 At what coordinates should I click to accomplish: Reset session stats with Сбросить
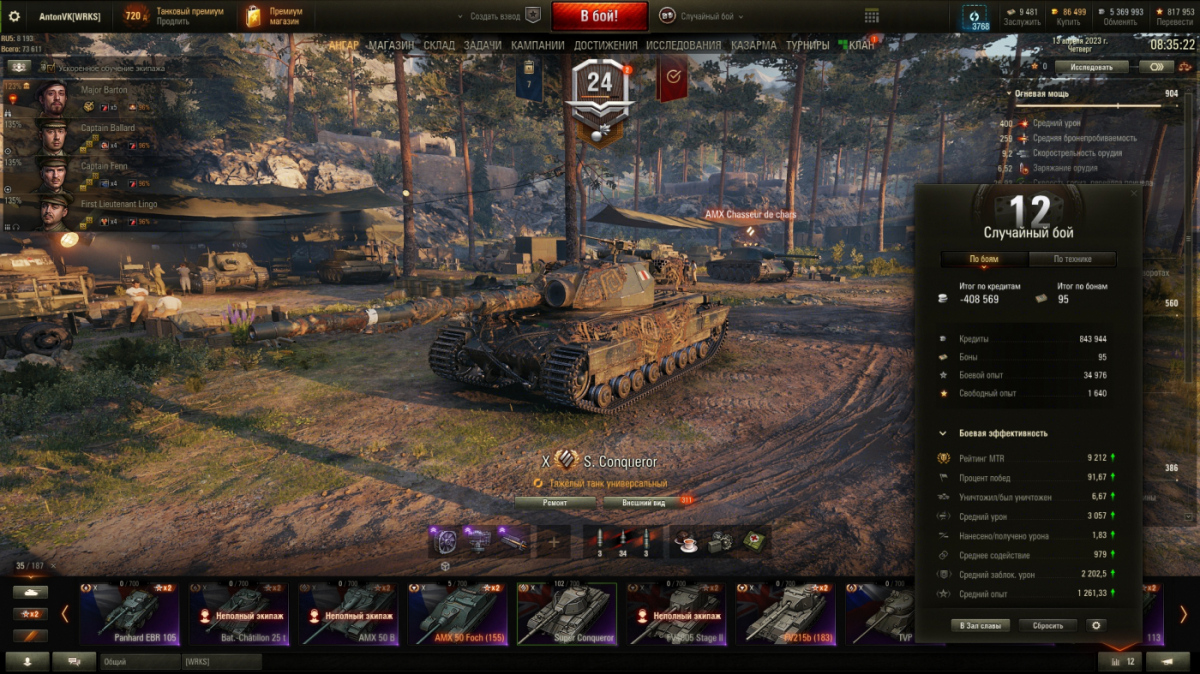coord(1048,625)
